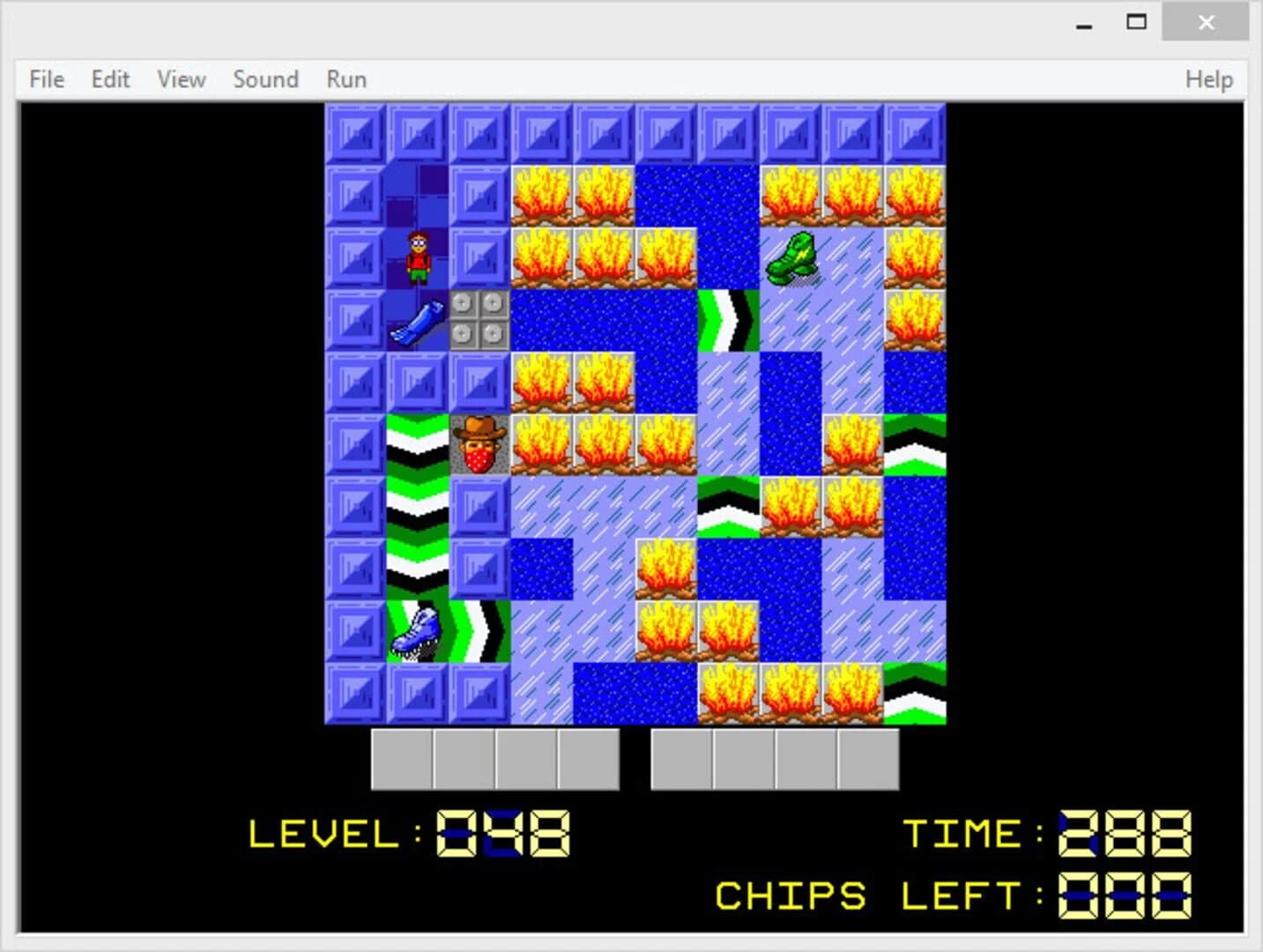The image size is (1263, 952).
Task: Open the Run menu
Action: point(345,79)
